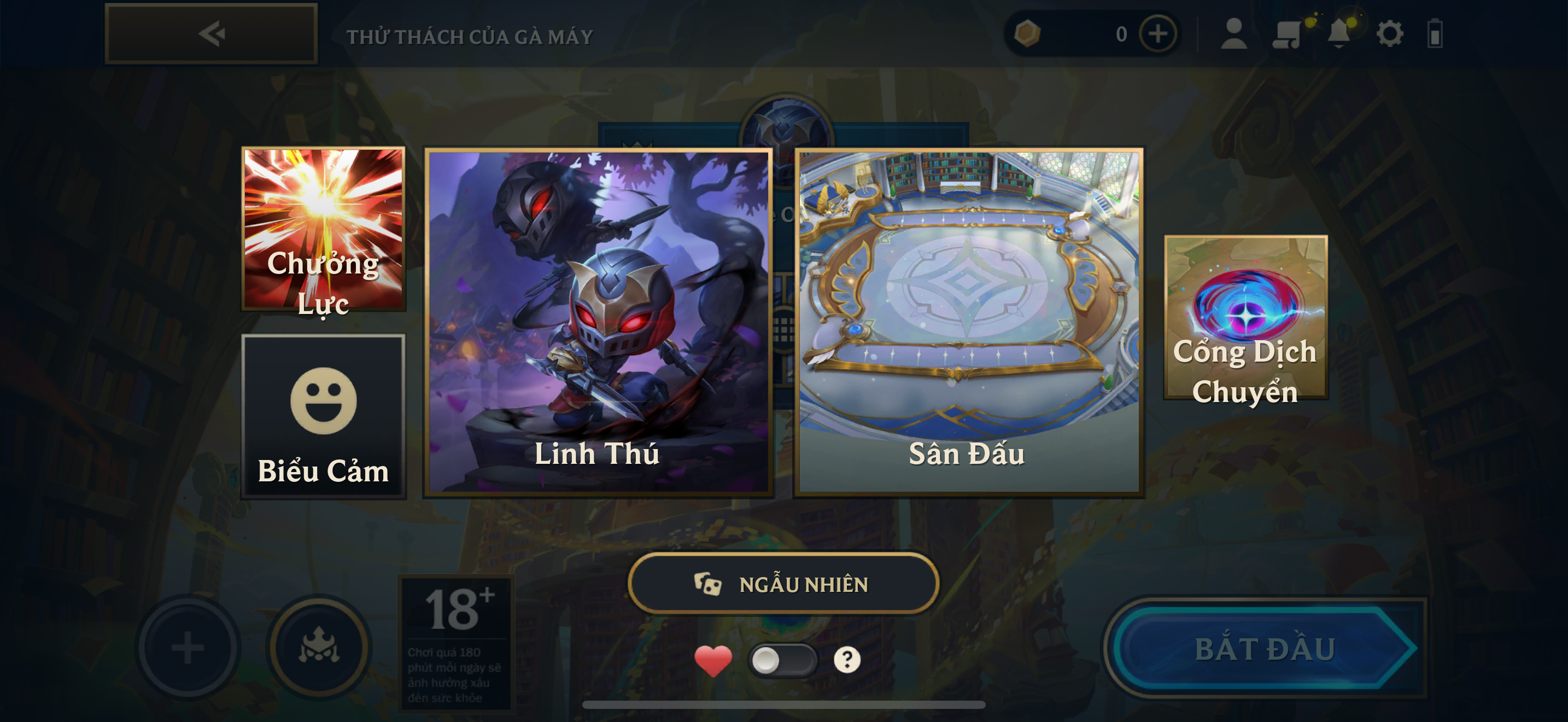Open settings with the gear icon

(1390, 33)
